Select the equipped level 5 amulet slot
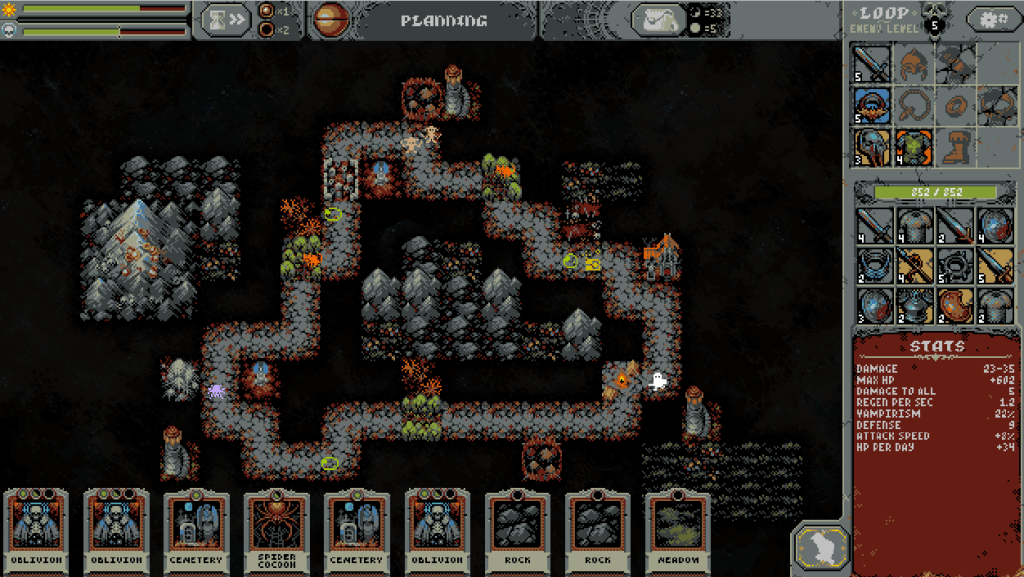Image resolution: width=1024 pixels, height=577 pixels. click(x=872, y=104)
